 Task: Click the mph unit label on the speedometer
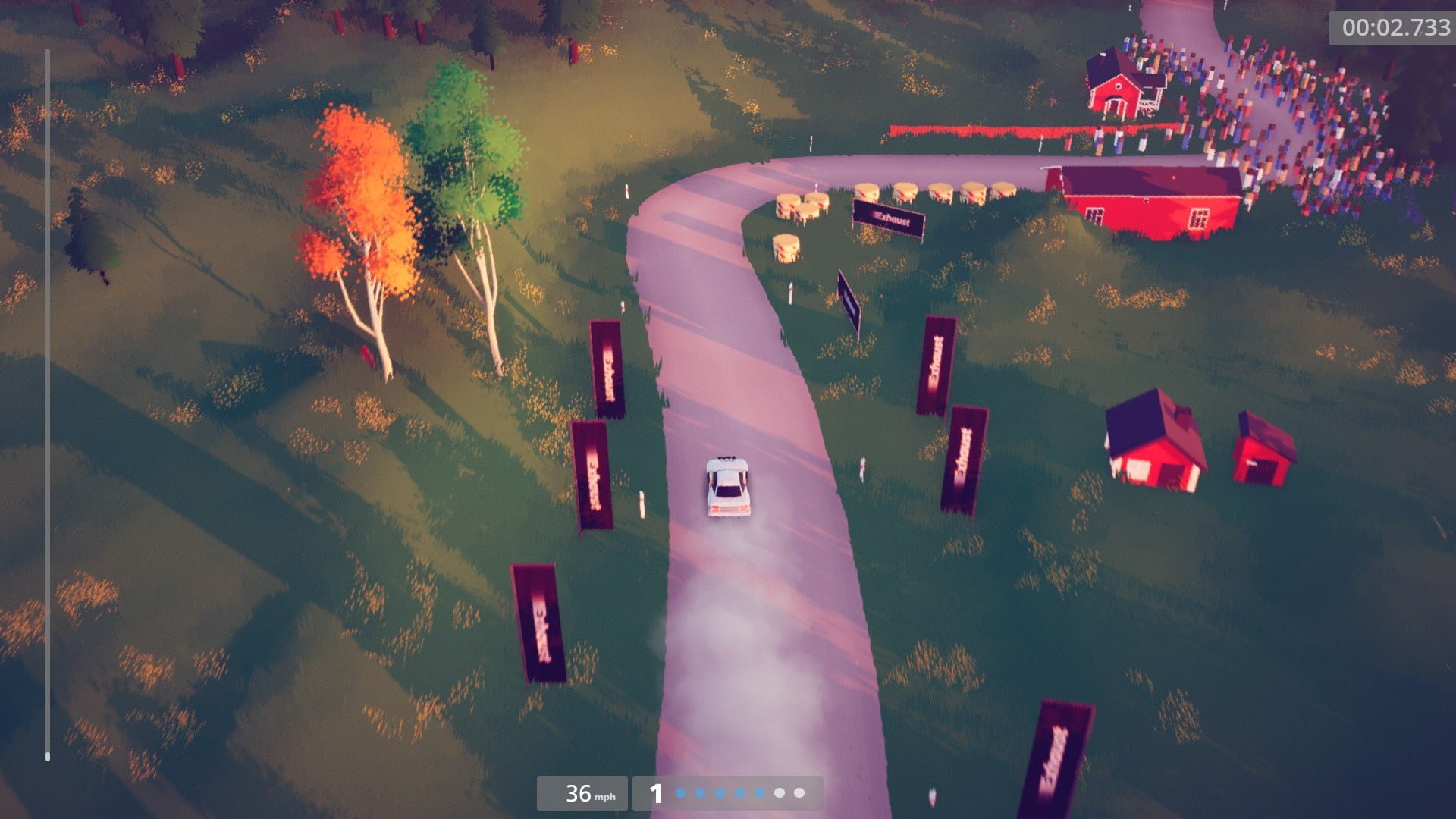[x=604, y=797]
